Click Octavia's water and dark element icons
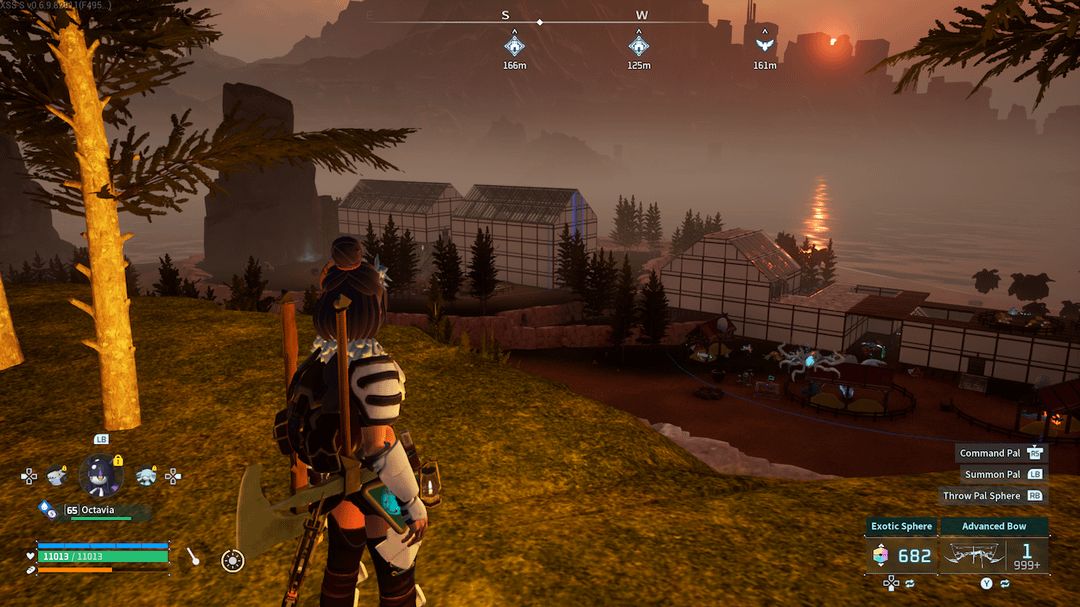The height and width of the screenshot is (607, 1080). tap(47, 510)
